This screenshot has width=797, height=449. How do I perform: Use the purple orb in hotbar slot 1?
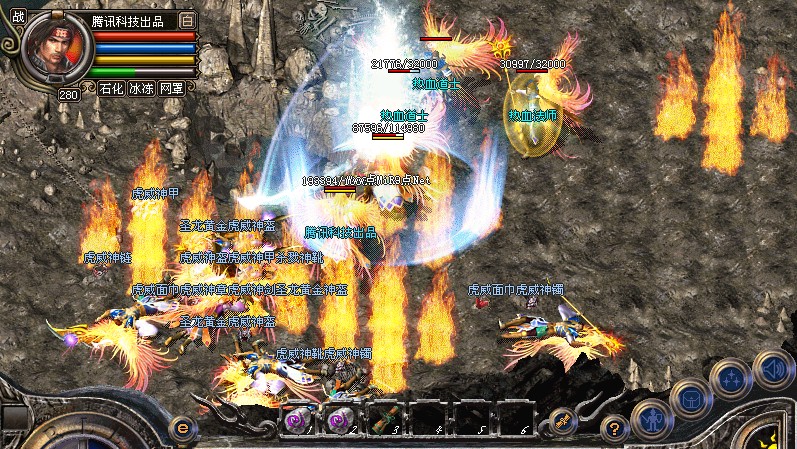pos(297,420)
